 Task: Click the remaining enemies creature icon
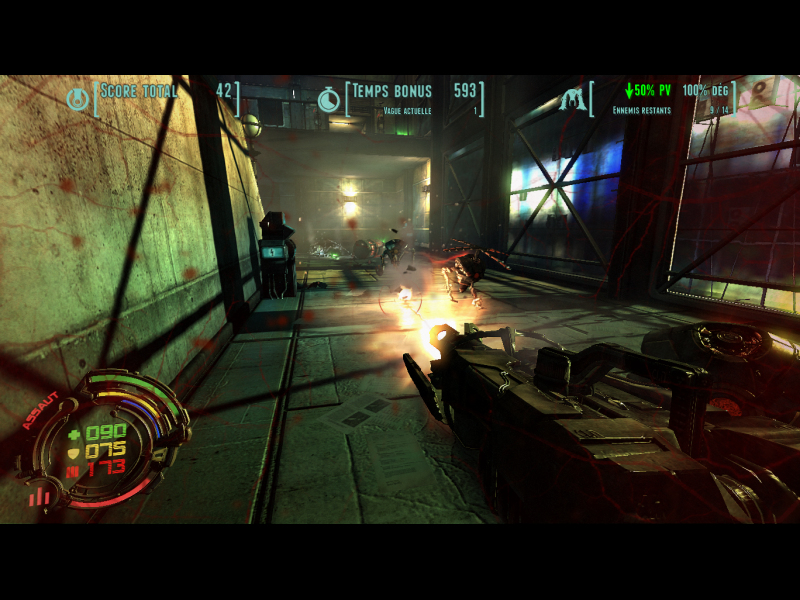click(x=573, y=99)
